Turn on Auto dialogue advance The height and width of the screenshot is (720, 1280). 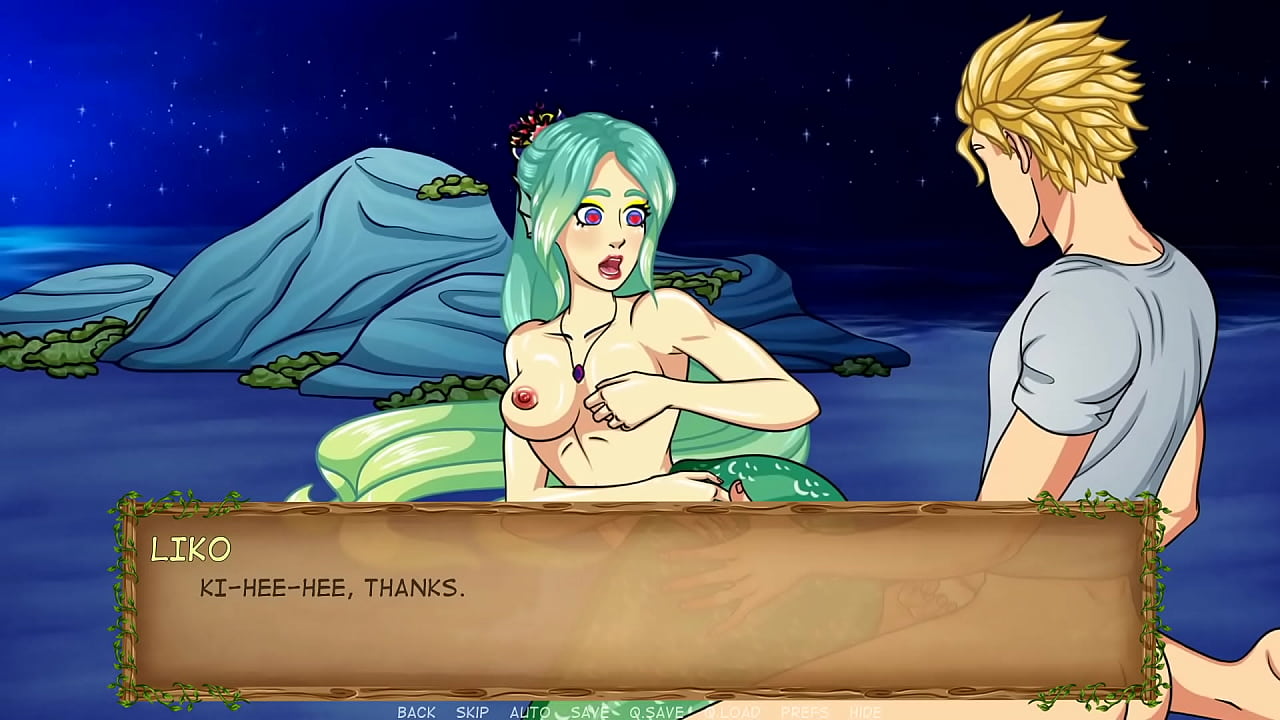pyautogui.click(x=530, y=712)
